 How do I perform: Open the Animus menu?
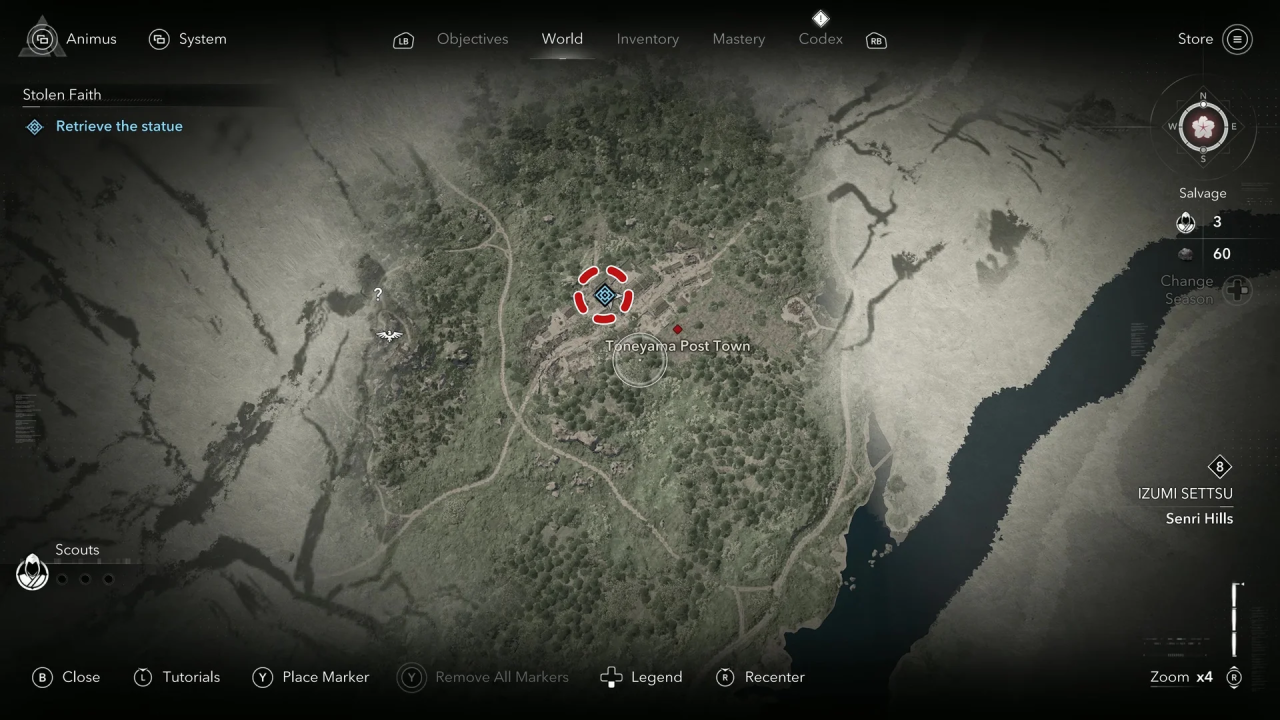(72, 39)
